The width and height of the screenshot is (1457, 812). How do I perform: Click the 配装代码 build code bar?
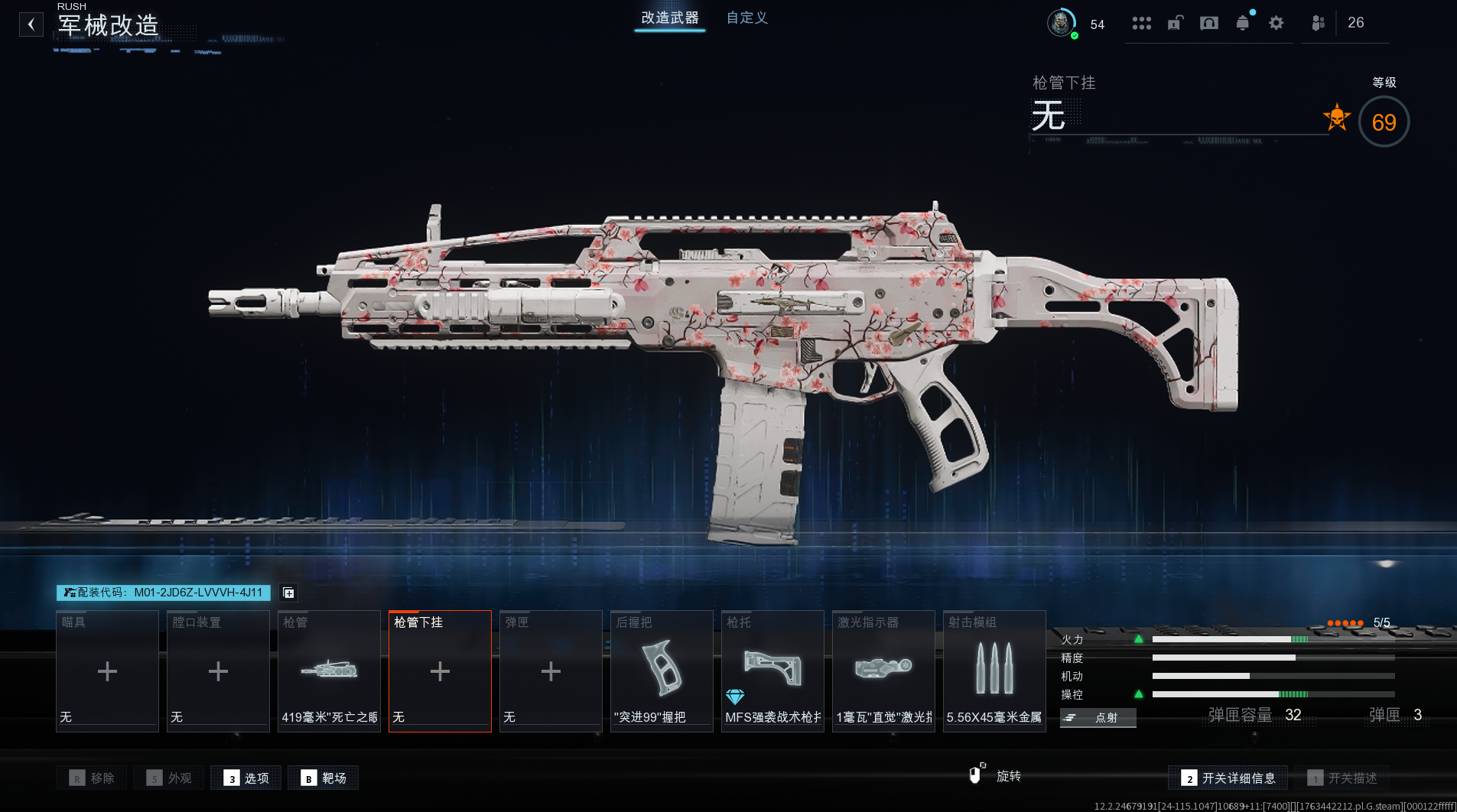coord(163,593)
